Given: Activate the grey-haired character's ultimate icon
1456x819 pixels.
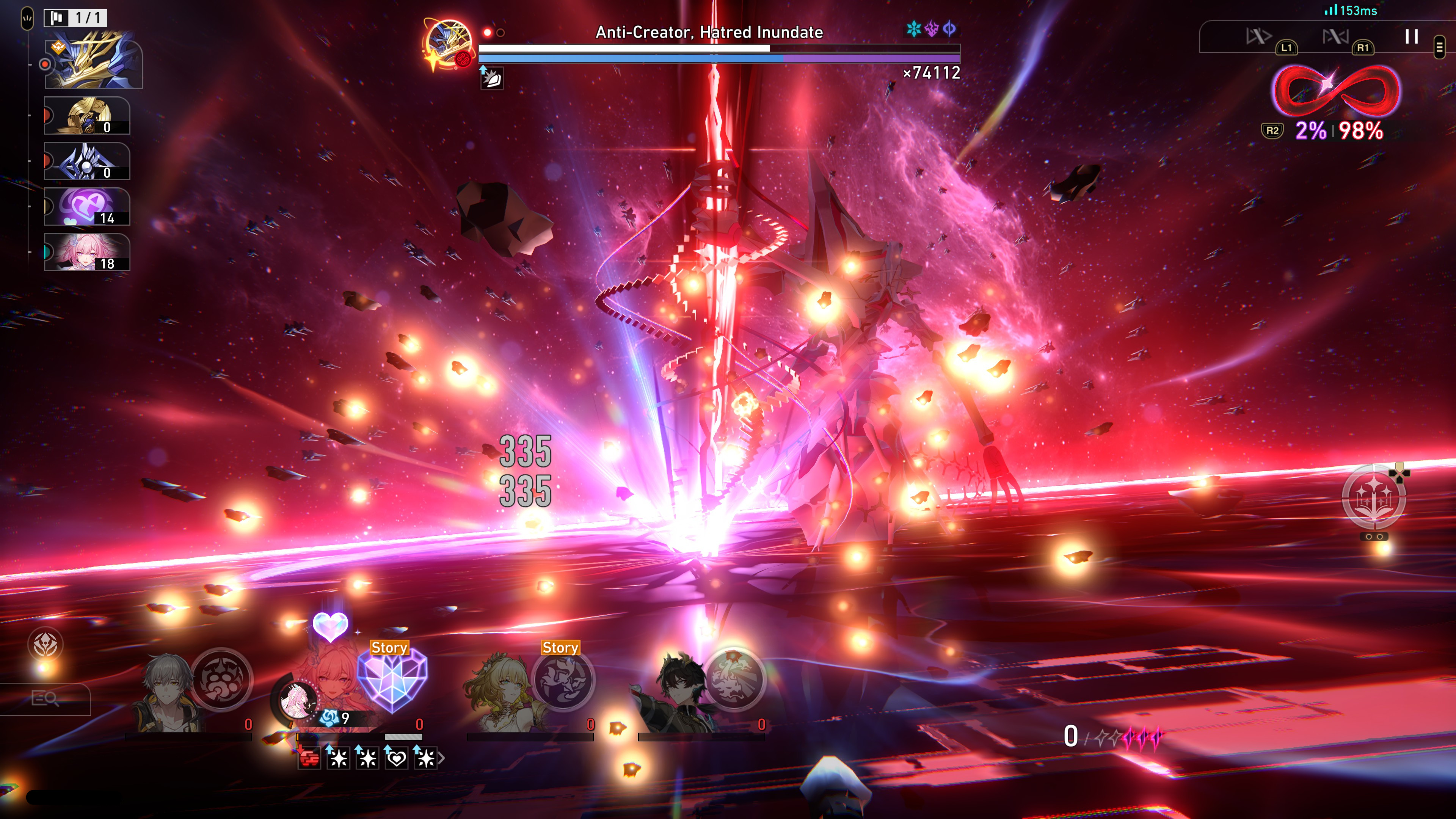Looking at the screenshot, I should point(221,679).
